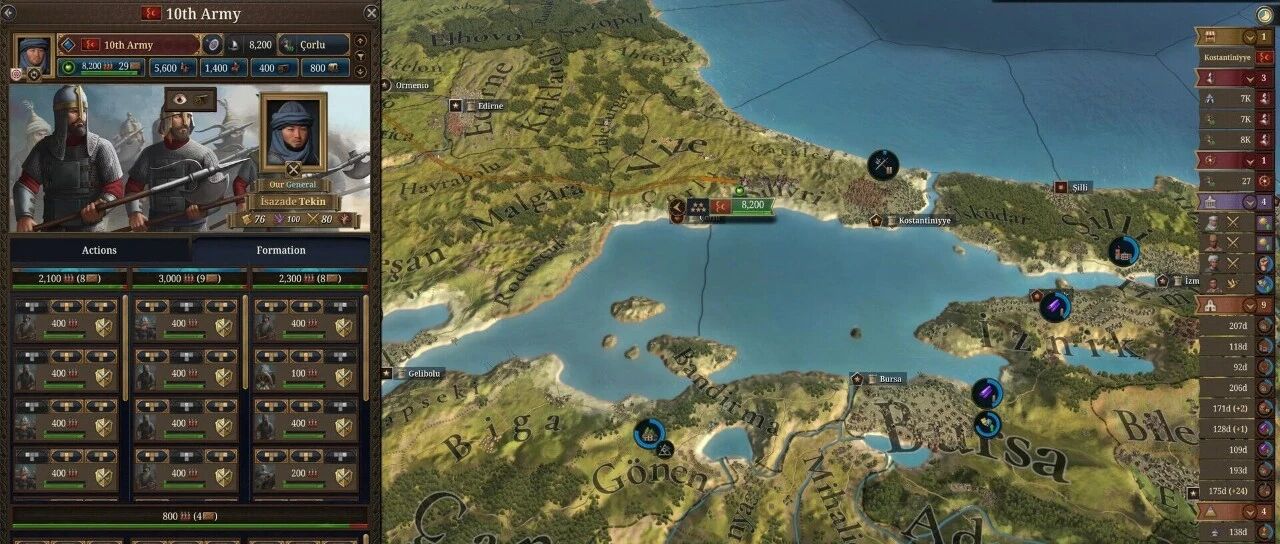Select the 10th Army map counter showing 8,200
Screen dimensions: 1280x544
[752, 205]
